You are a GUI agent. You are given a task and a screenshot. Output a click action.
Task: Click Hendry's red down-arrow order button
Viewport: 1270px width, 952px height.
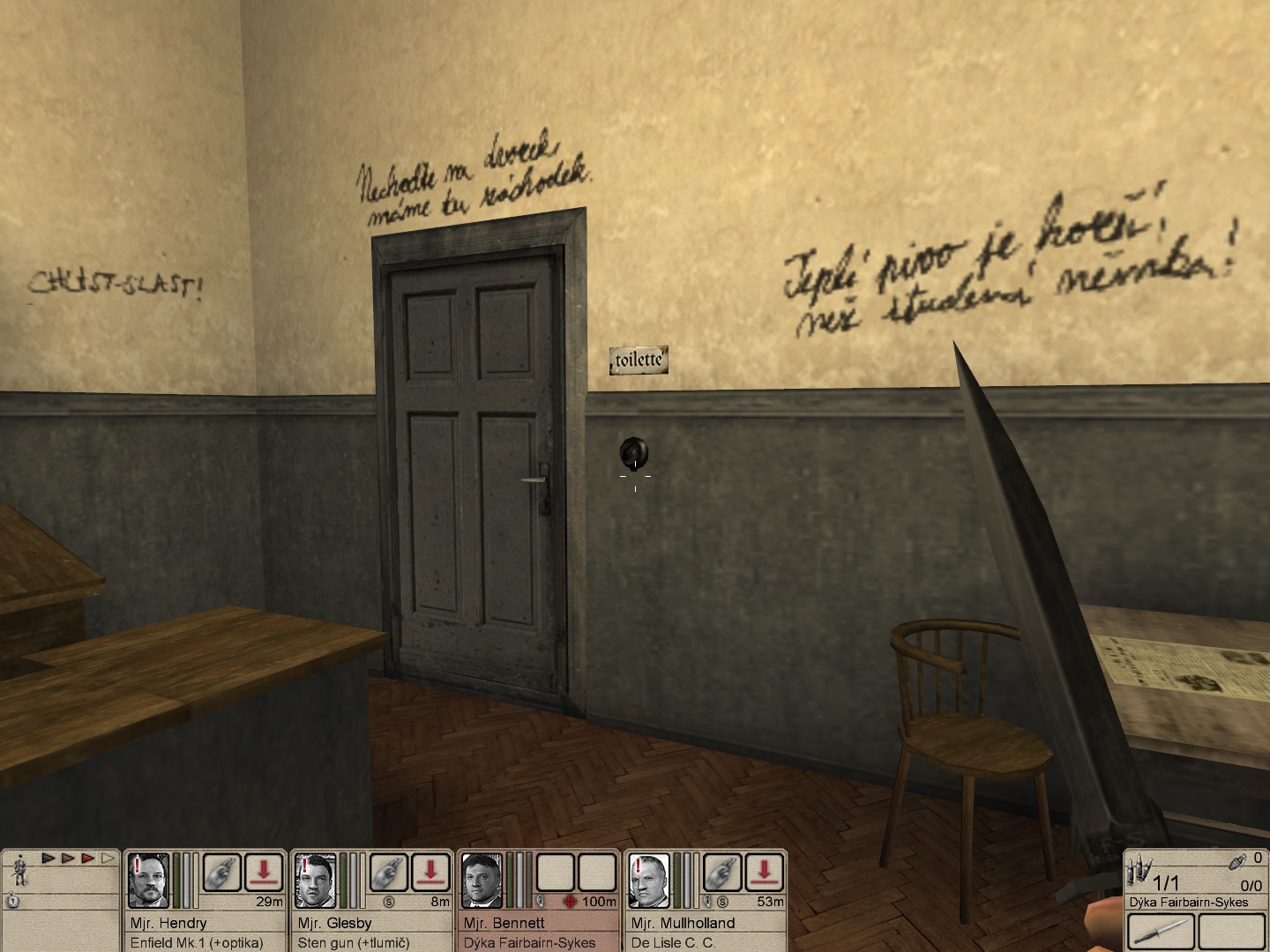click(x=264, y=873)
